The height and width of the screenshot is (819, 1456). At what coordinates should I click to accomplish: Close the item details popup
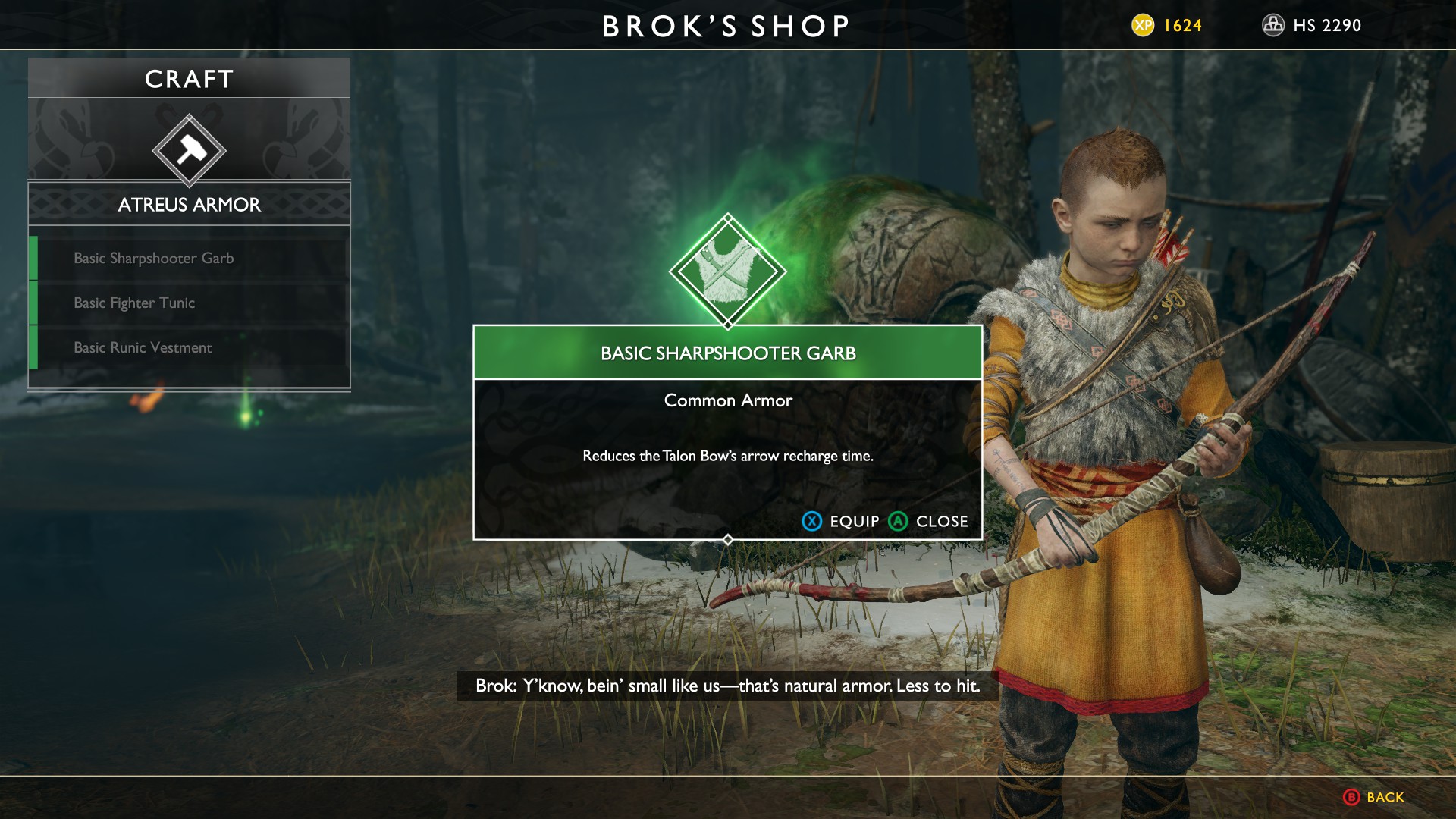click(x=929, y=522)
